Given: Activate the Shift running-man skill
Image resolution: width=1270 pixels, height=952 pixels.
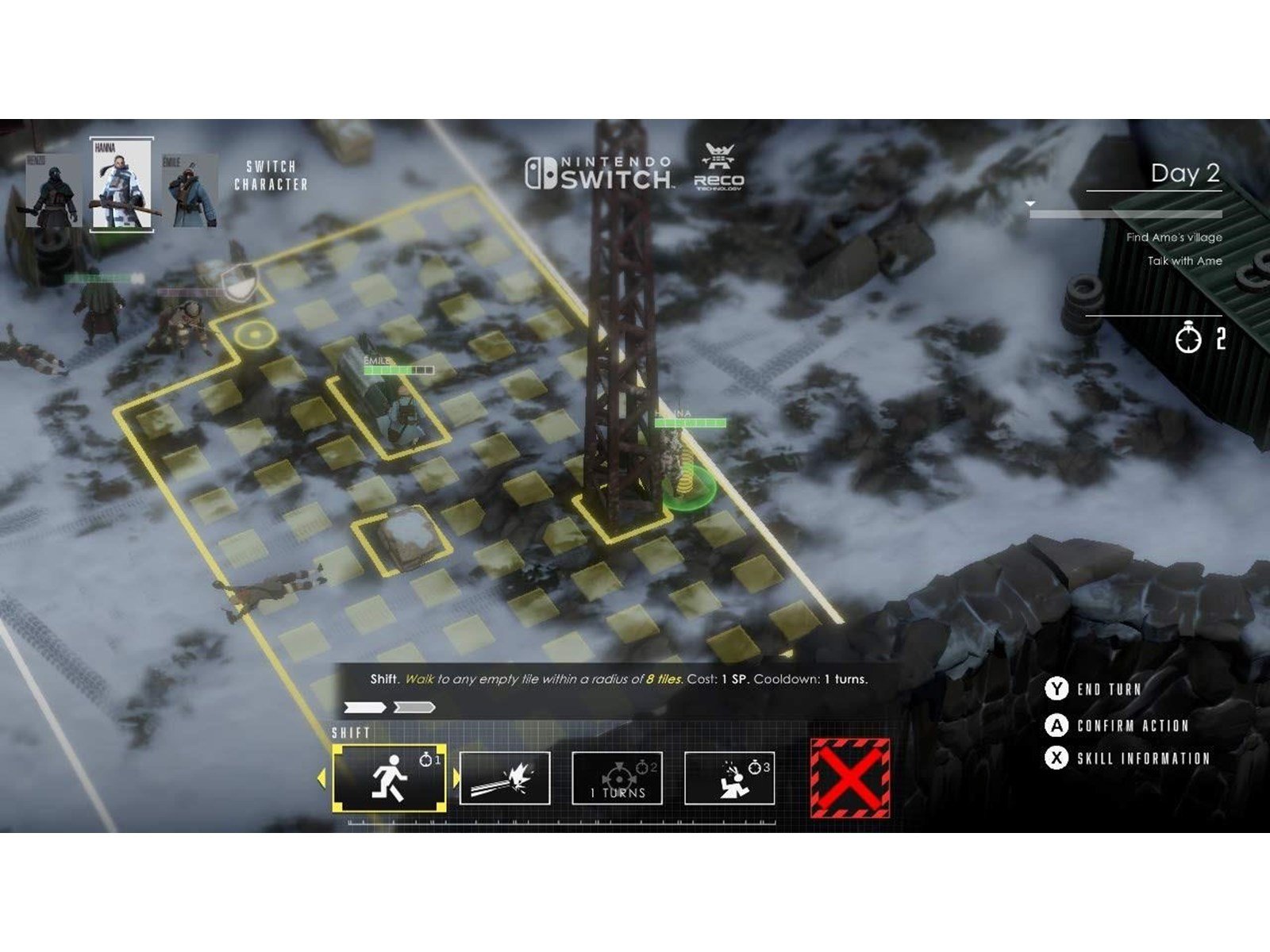Looking at the screenshot, I should 389,777.
